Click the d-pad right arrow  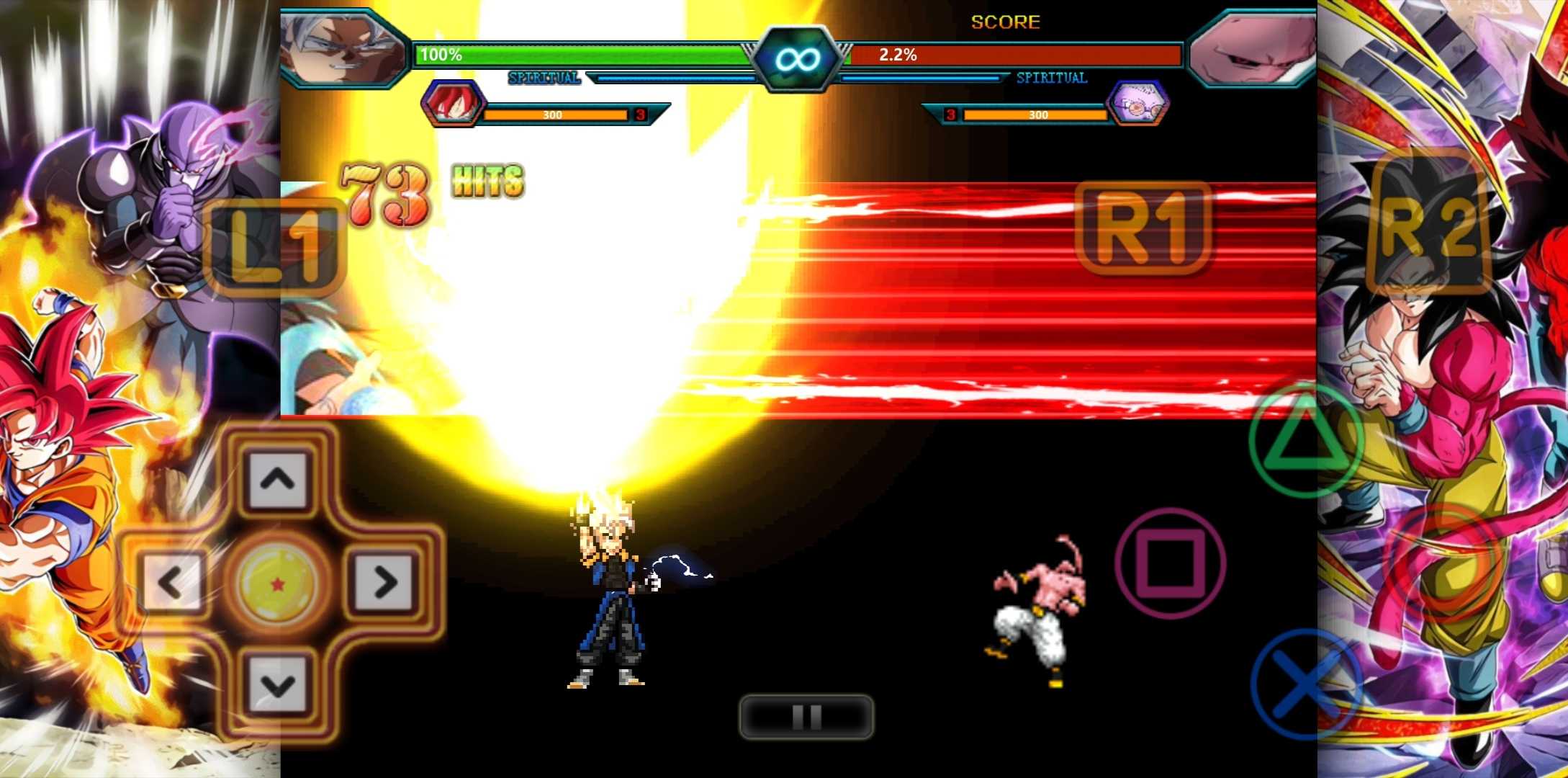point(384,582)
